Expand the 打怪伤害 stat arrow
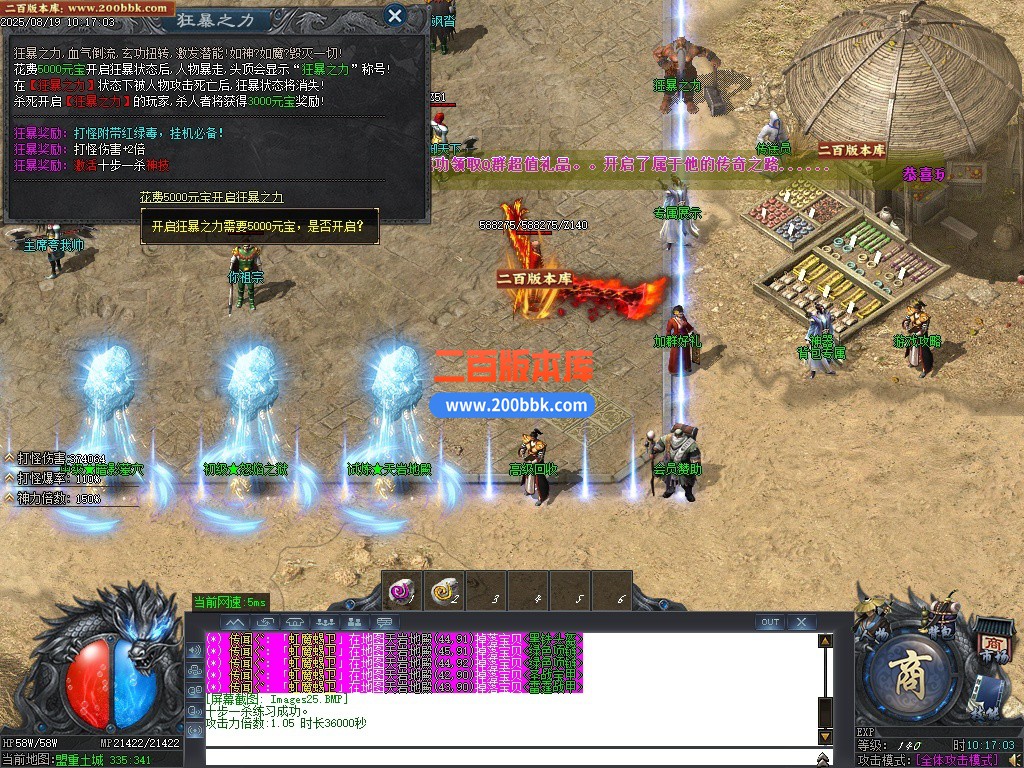The image size is (1024, 768). 9,458
